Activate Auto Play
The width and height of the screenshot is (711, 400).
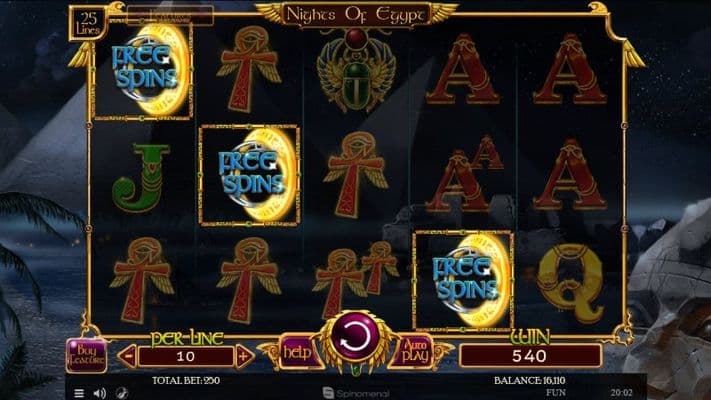pos(413,351)
